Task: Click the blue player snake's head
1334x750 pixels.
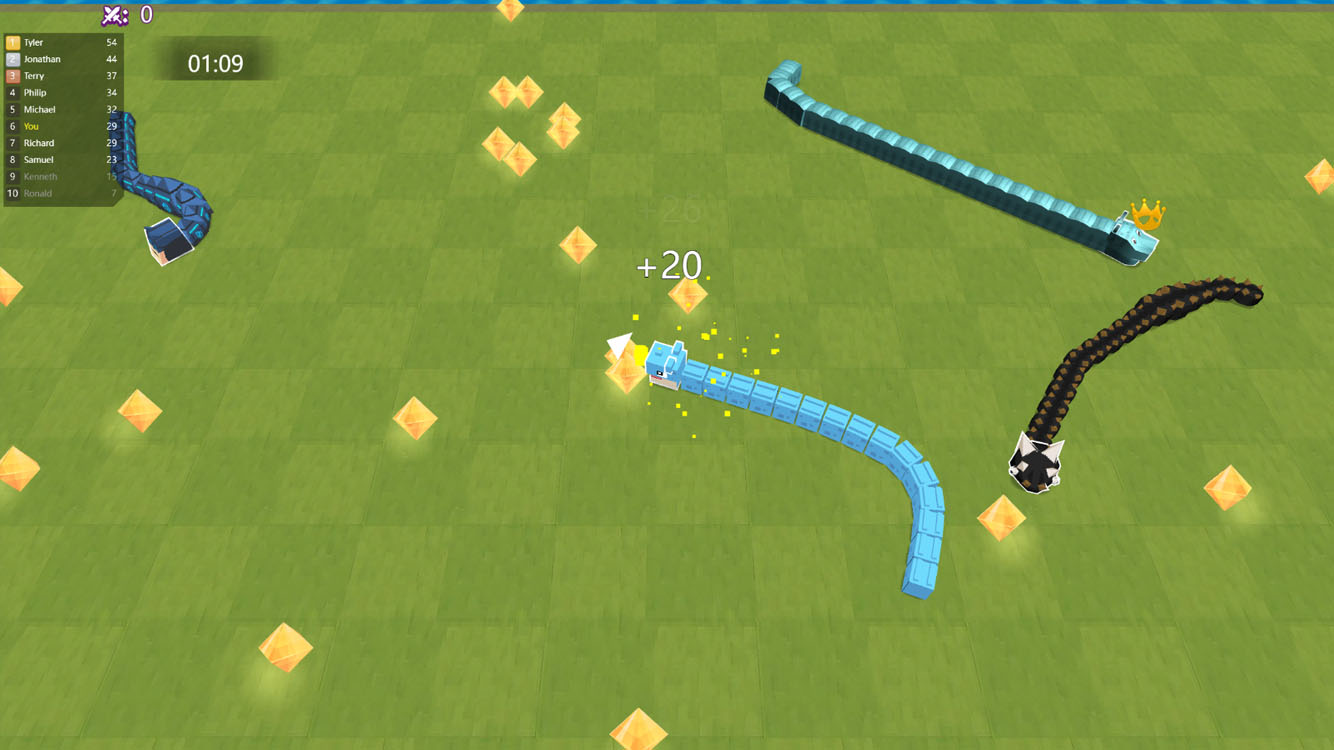Action: (x=663, y=365)
